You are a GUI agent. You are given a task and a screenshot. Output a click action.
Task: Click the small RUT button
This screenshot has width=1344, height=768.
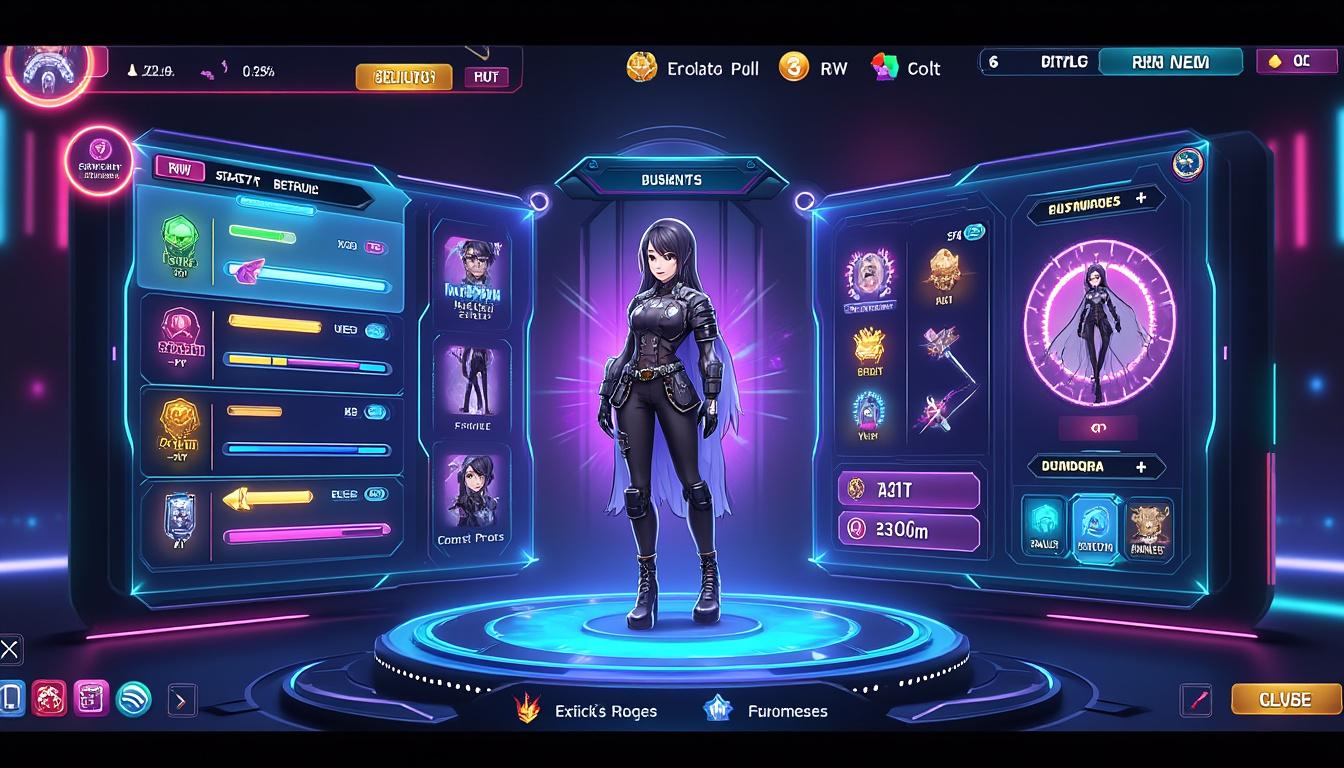[x=486, y=77]
